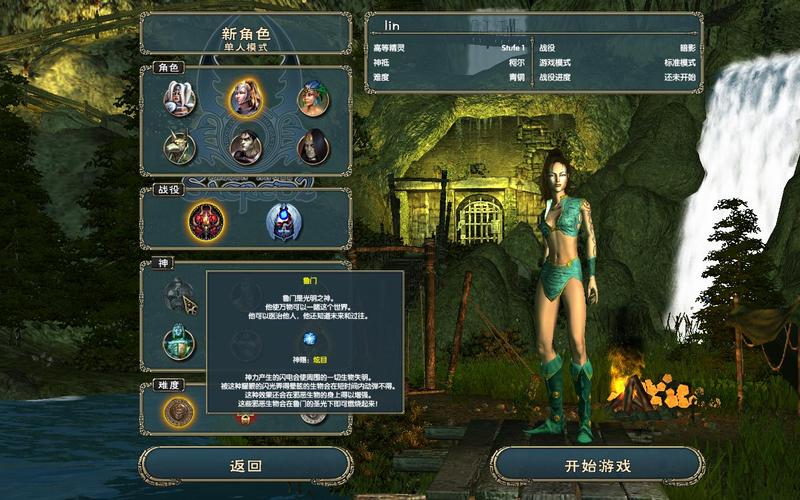Viewport: 800px width, 500px height.
Task: Select the Temple Guardian character portrait
Action: click(x=180, y=147)
